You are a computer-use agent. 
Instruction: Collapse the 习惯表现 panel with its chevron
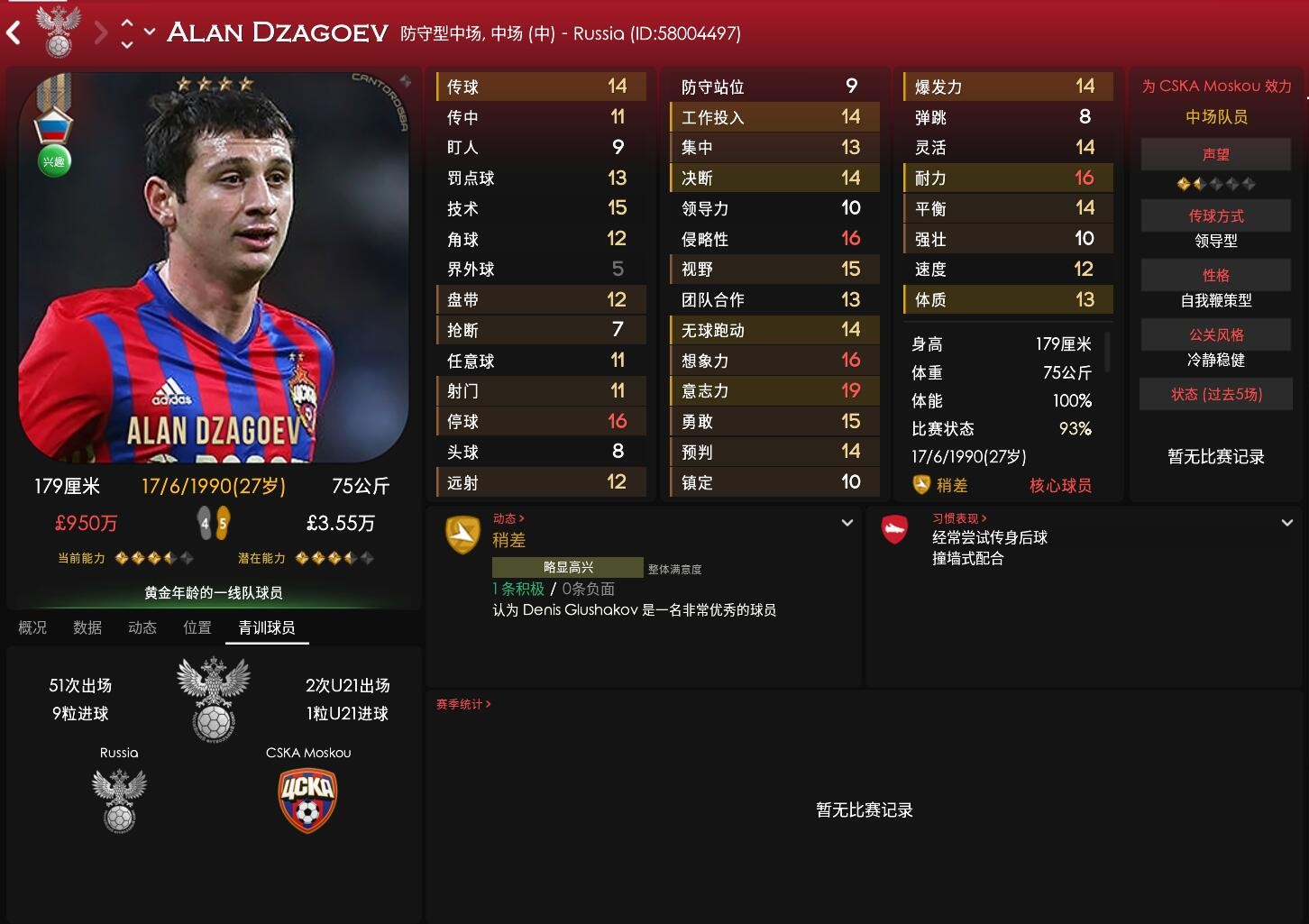1288,522
